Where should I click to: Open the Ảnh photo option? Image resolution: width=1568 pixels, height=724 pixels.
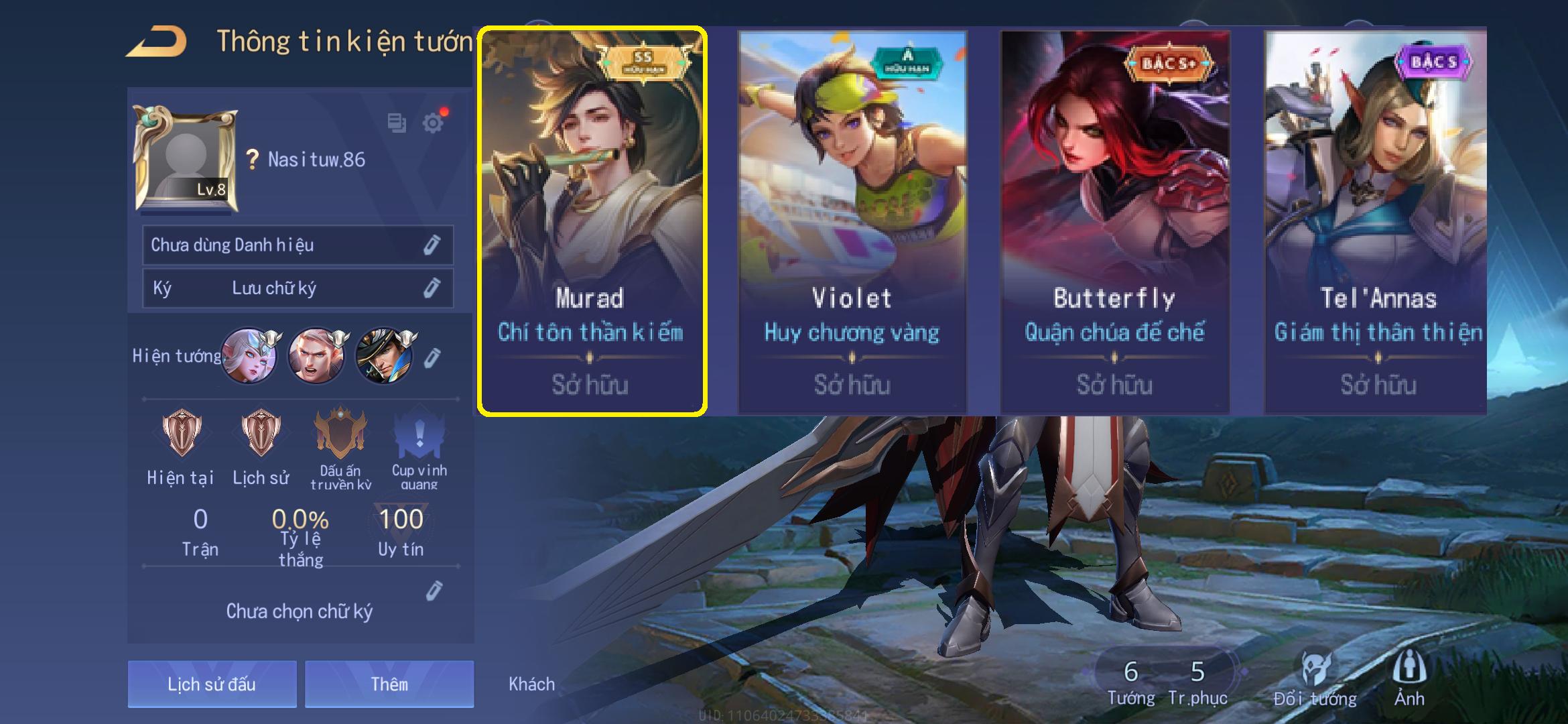(1409, 678)
